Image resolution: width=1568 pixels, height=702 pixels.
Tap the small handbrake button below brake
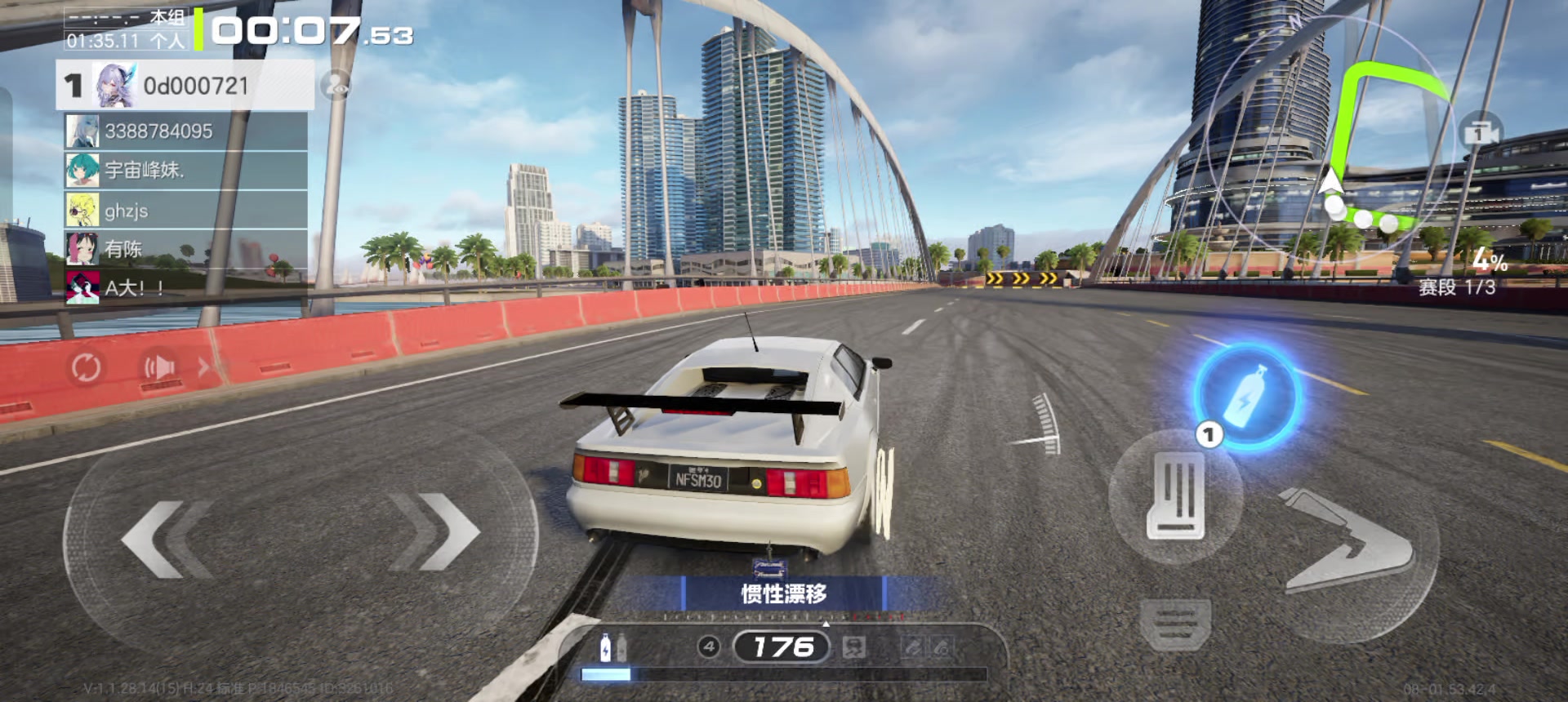coord(1176,624)
